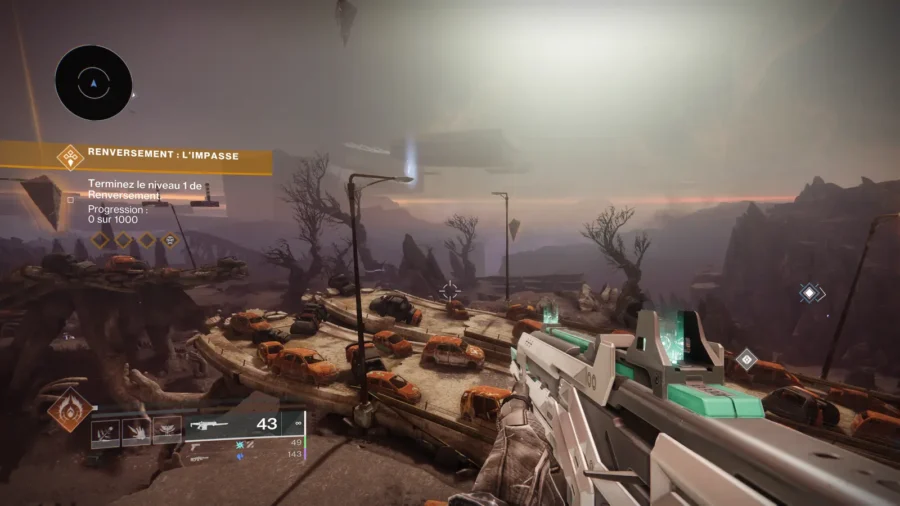Click the skull diamond in the reward row

pos(171,240)
